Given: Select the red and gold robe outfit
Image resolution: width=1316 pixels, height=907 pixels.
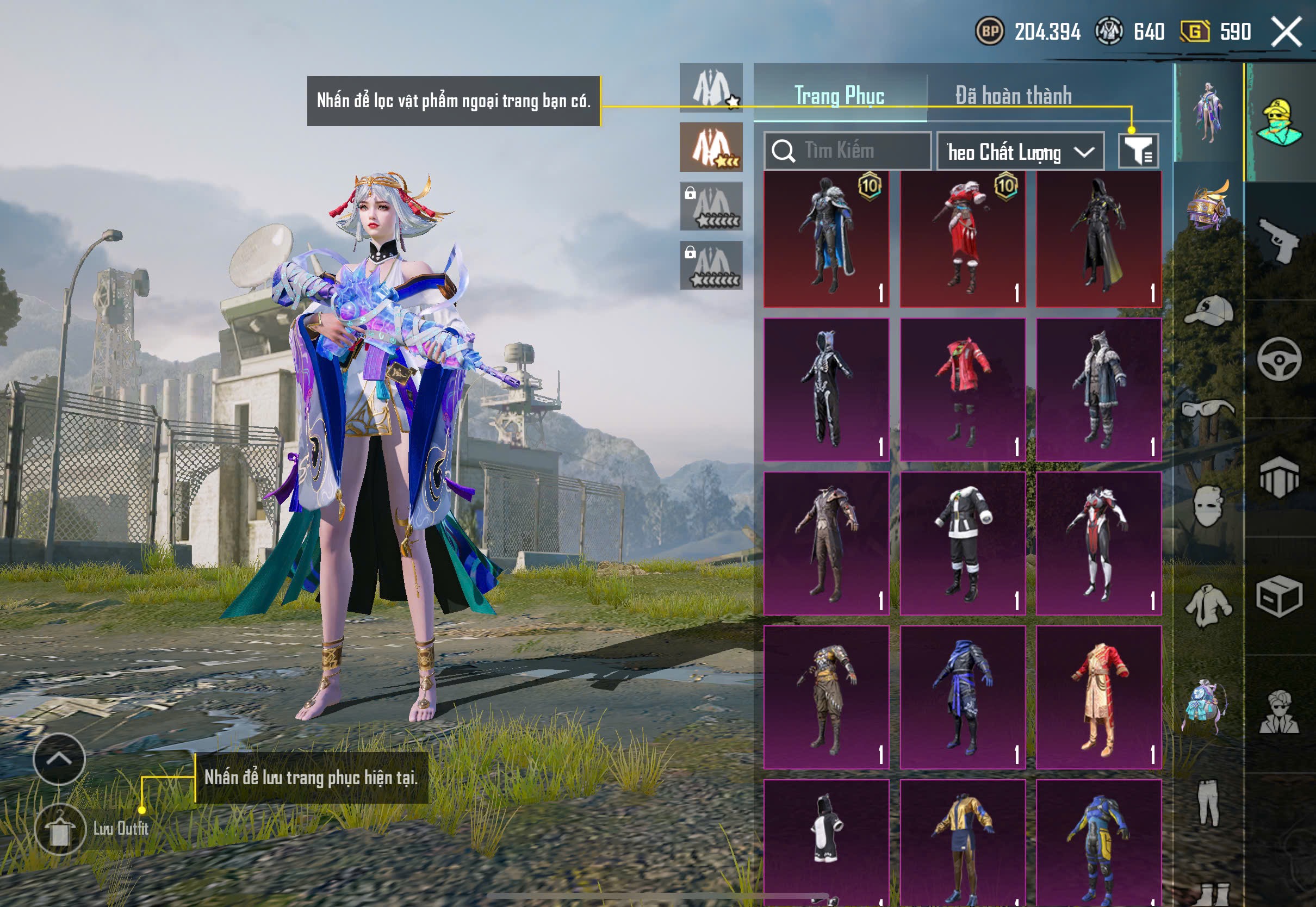Looking at the screenshot, I should click(1098, 697).
